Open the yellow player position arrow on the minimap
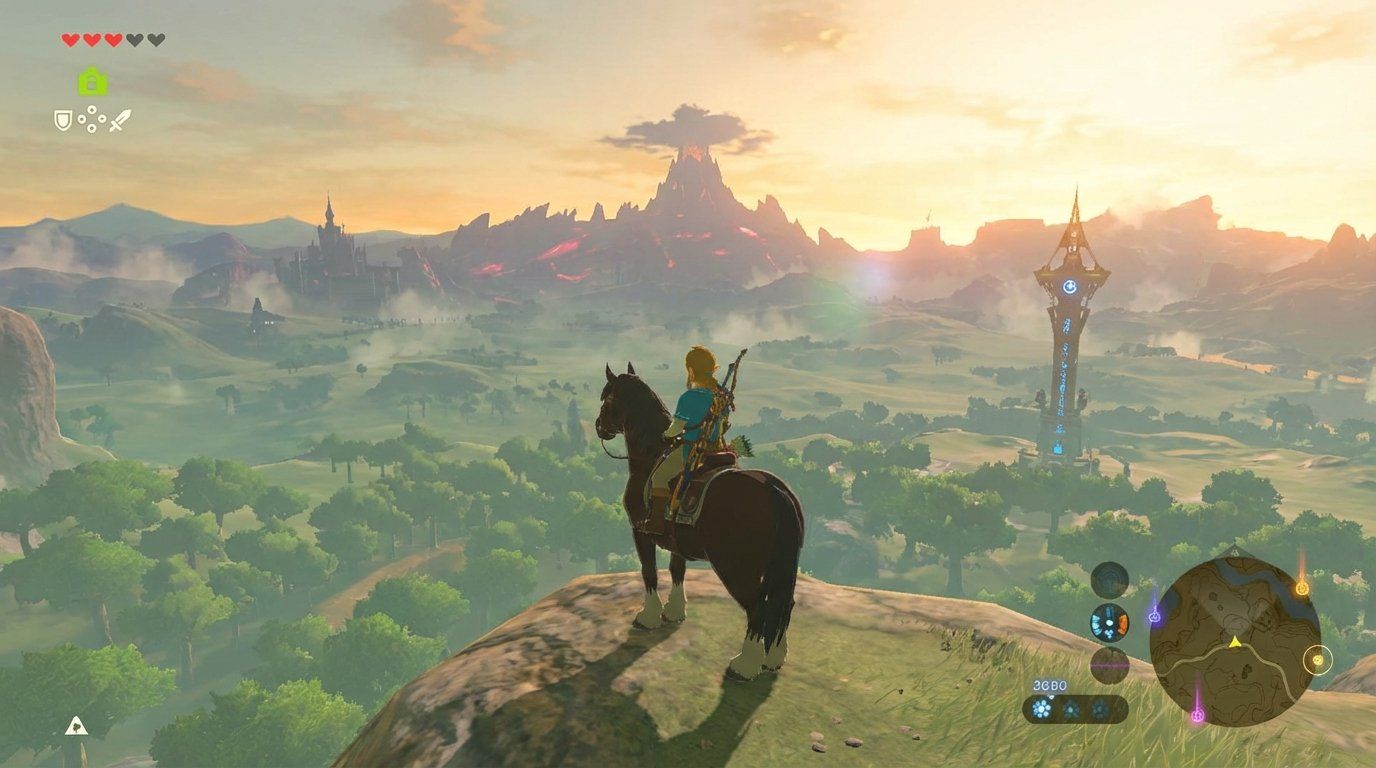 tap(1235, 643)
